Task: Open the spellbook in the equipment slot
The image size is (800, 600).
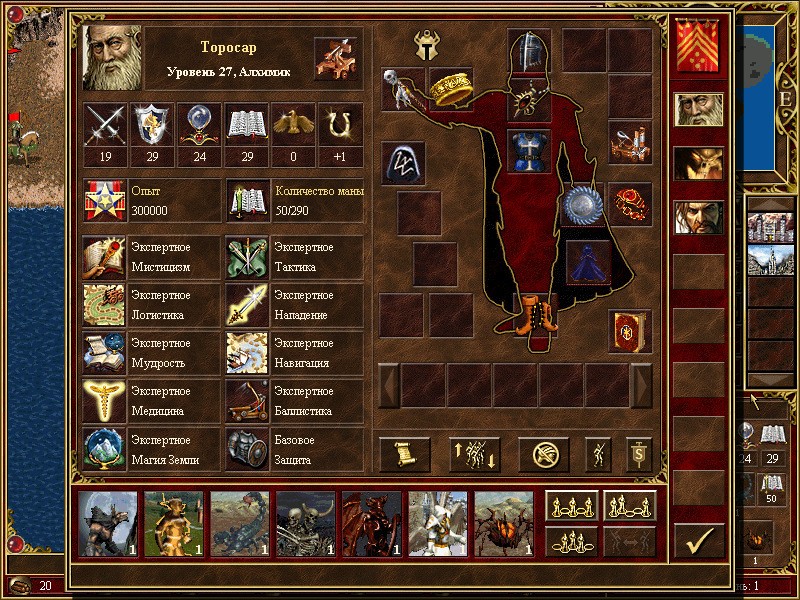Action: [x=629, y=330]
